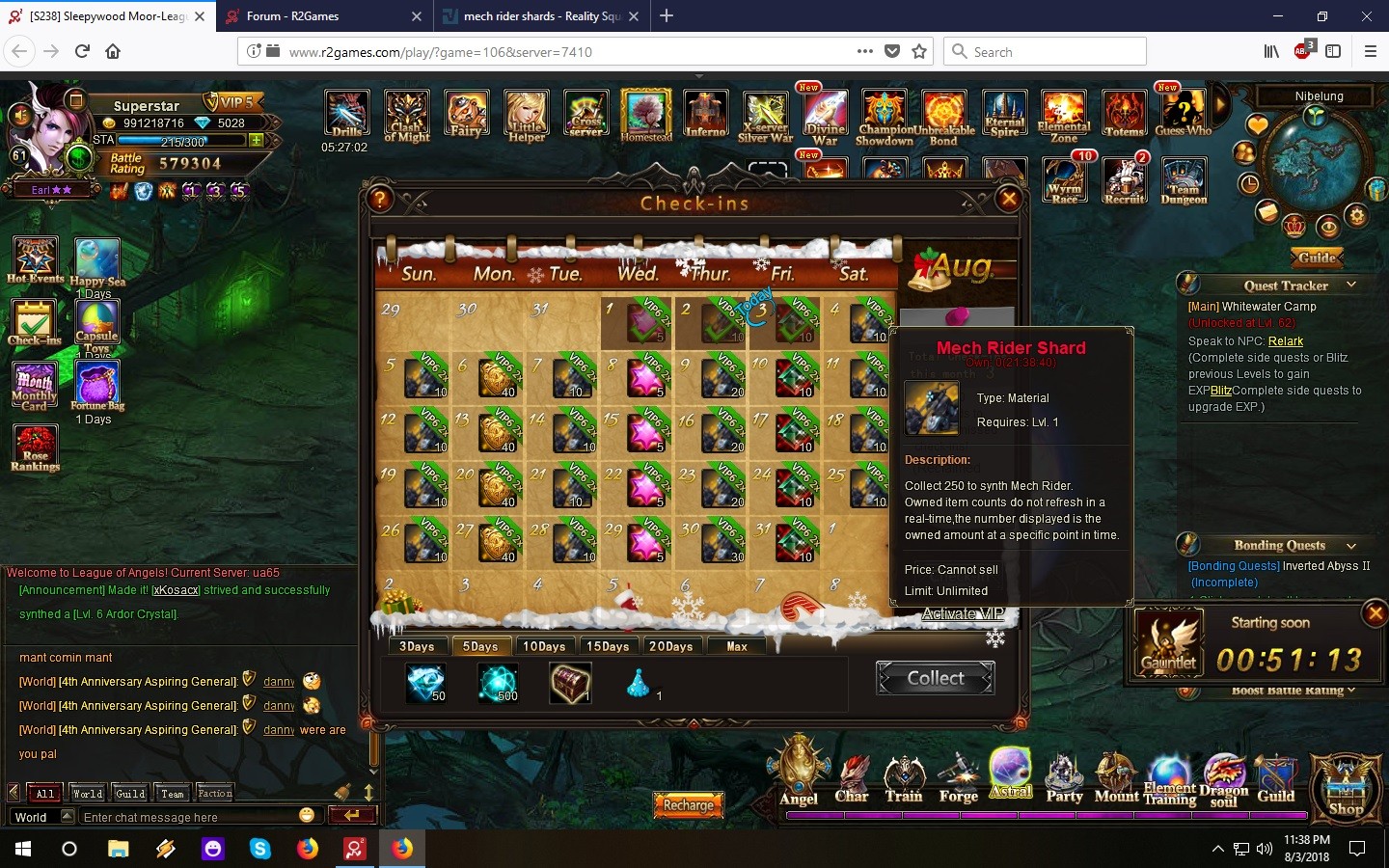
Task: Focus the chat message input field
Action: (x=188, y=817)
